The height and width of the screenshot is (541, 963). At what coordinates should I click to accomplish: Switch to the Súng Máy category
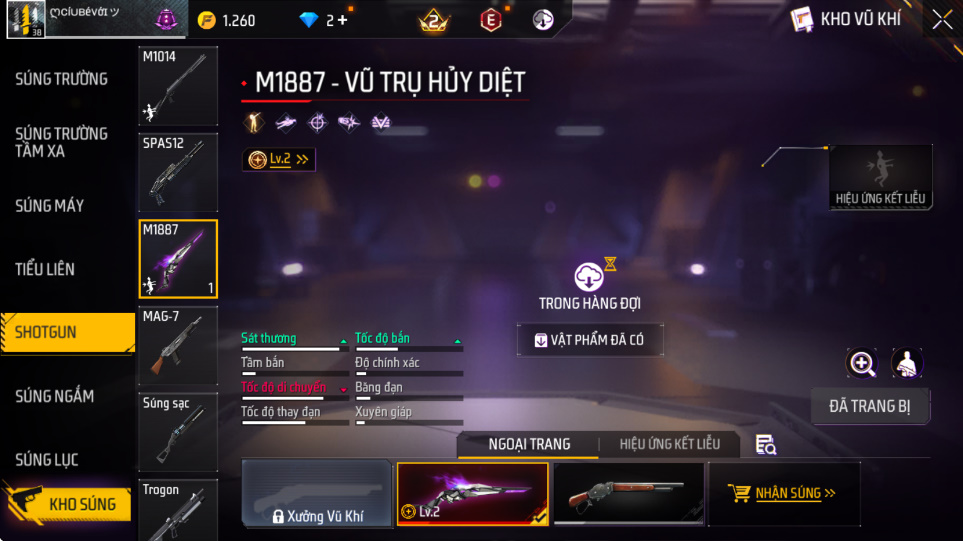(50, 206)
